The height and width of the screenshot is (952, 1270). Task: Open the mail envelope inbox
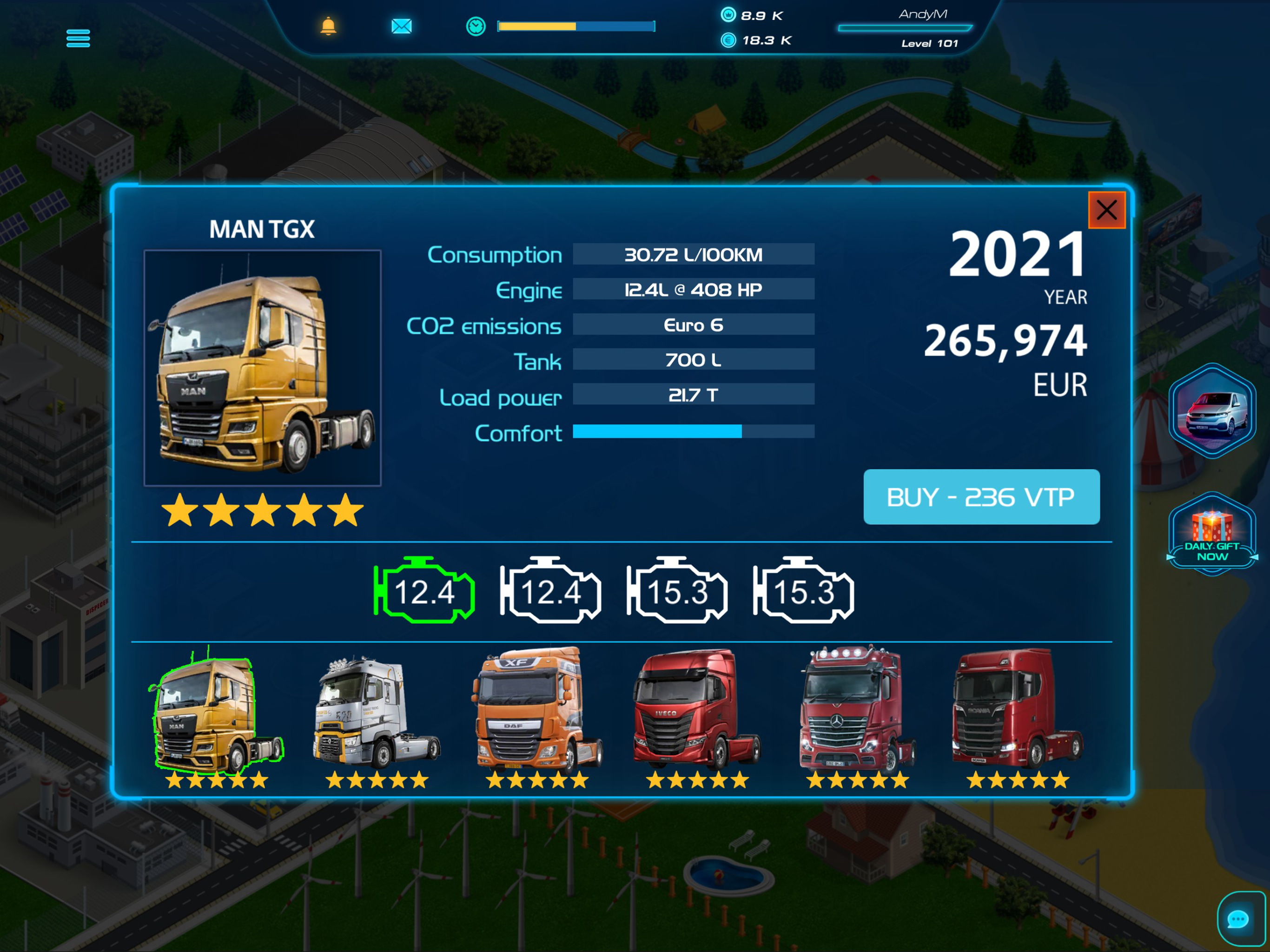click(x=401, y=26)
